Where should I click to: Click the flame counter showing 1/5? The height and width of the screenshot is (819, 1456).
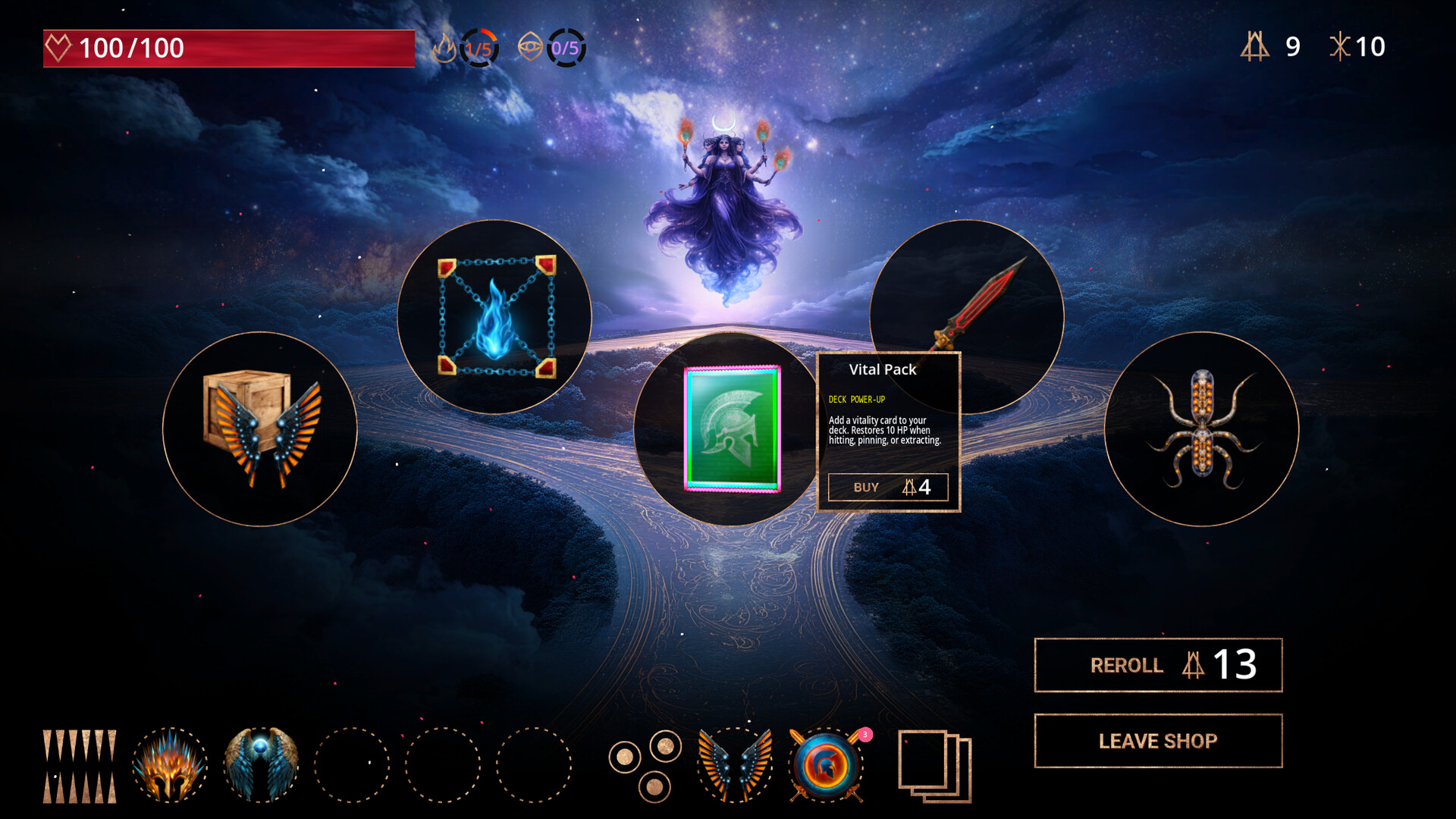(476, 47)
